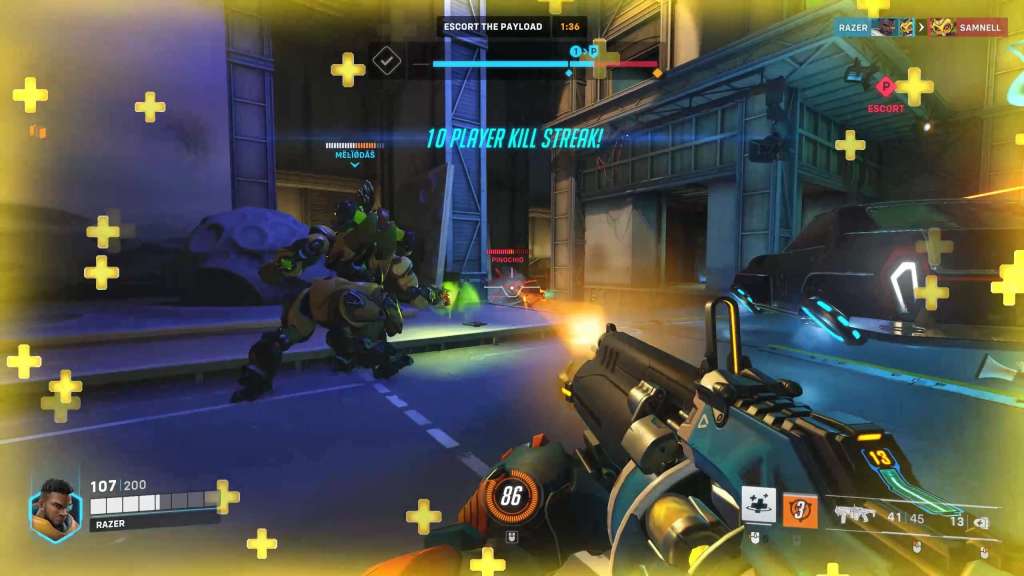Screen dimensions: 1024x576
Task: Click the ultimate charge meter showing 86
Action: pyautogui.click(x=513, y=494)
